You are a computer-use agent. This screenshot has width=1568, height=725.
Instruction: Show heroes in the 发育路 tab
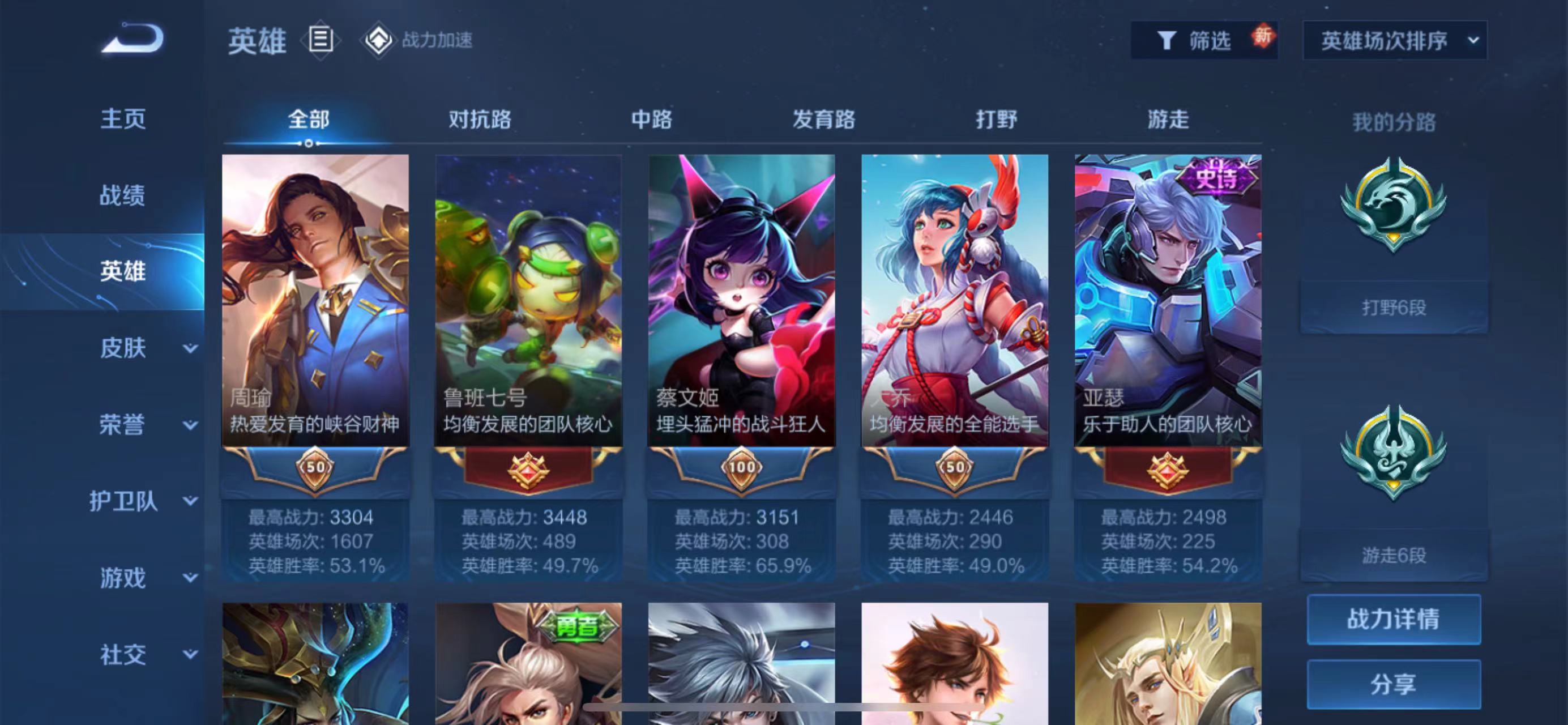[823, 120]
